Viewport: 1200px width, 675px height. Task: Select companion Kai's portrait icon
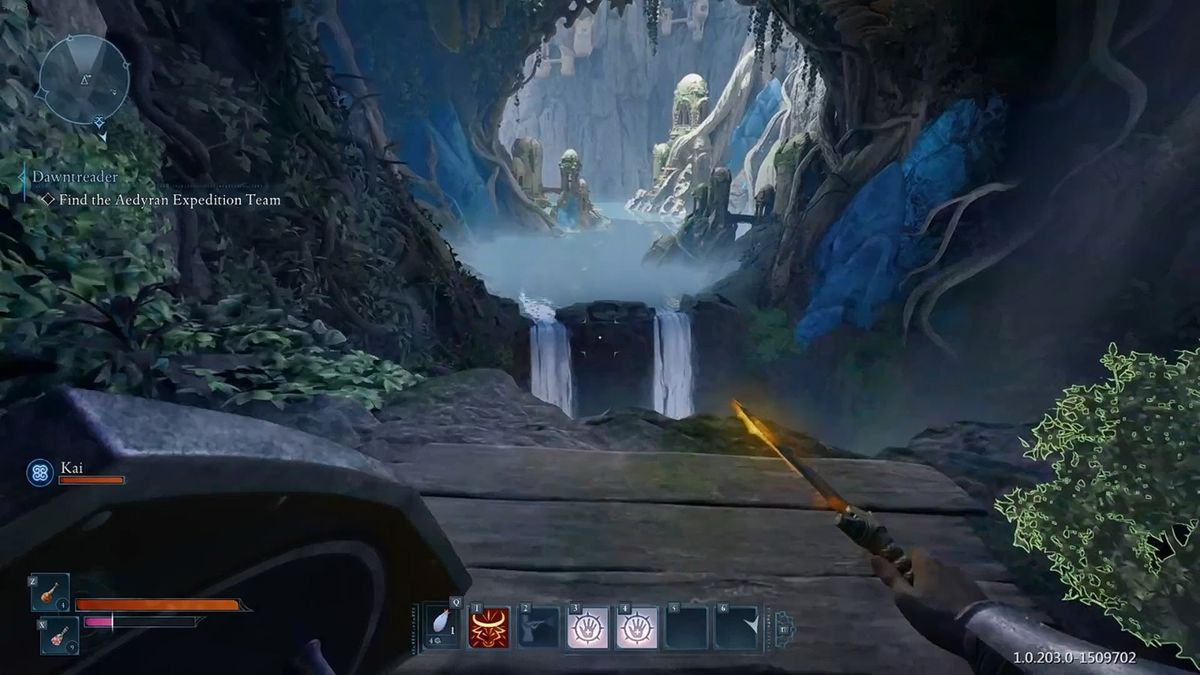coord(40,472)
